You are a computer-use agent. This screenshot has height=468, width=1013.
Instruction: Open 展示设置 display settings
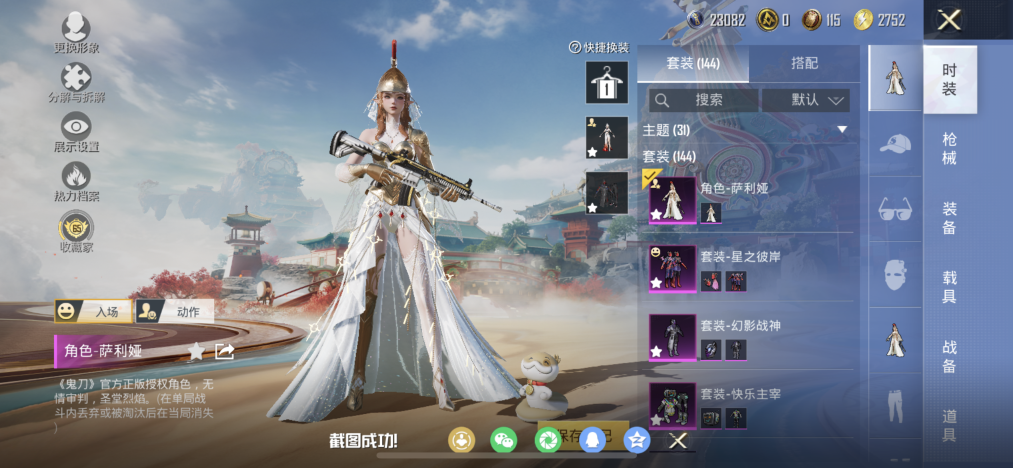point(76,129)
